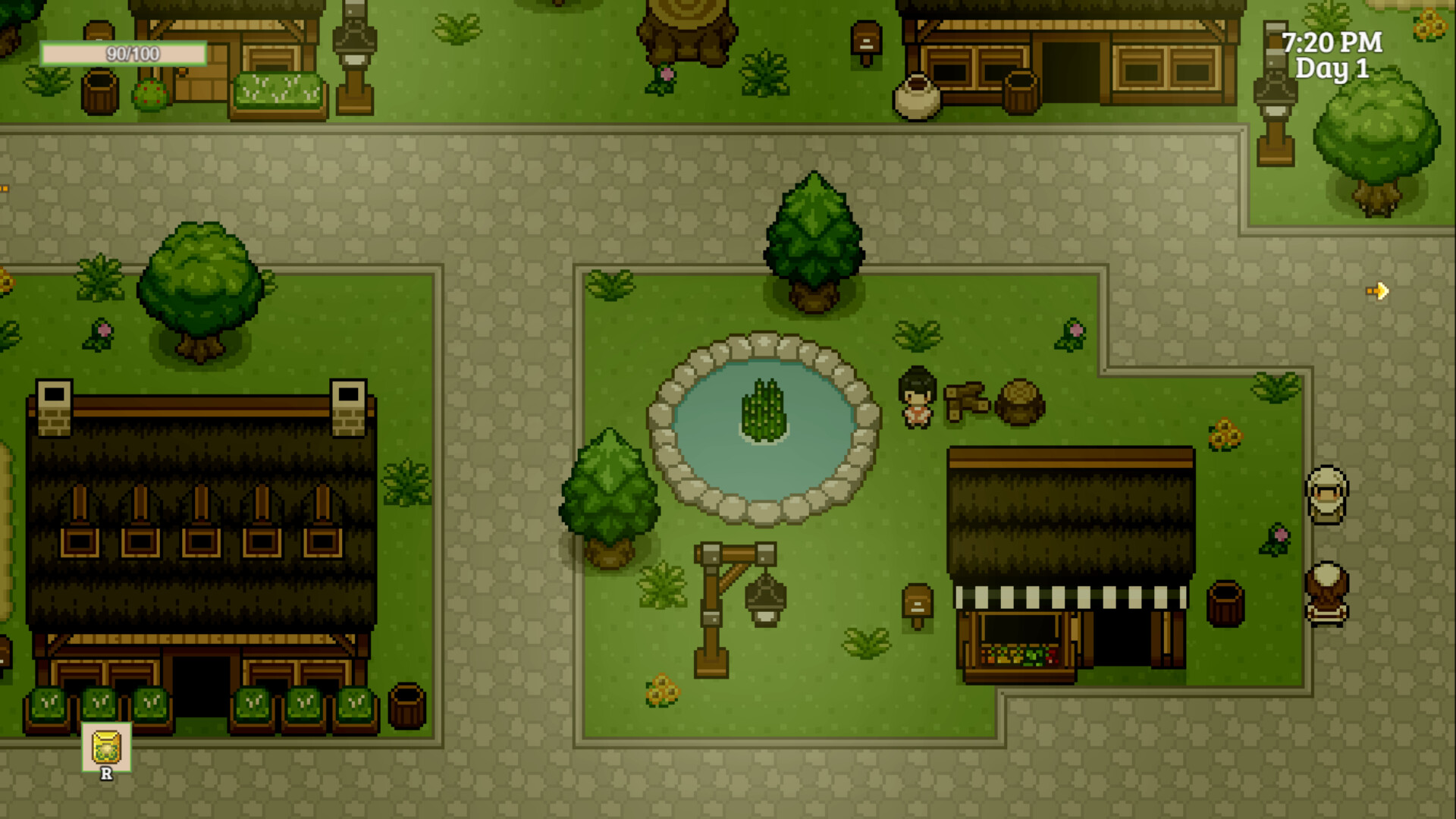1456x819 pixels.
Task: Click the yellow arrow quest marker
Action: pyautogui.click(x=1376, y=290)
